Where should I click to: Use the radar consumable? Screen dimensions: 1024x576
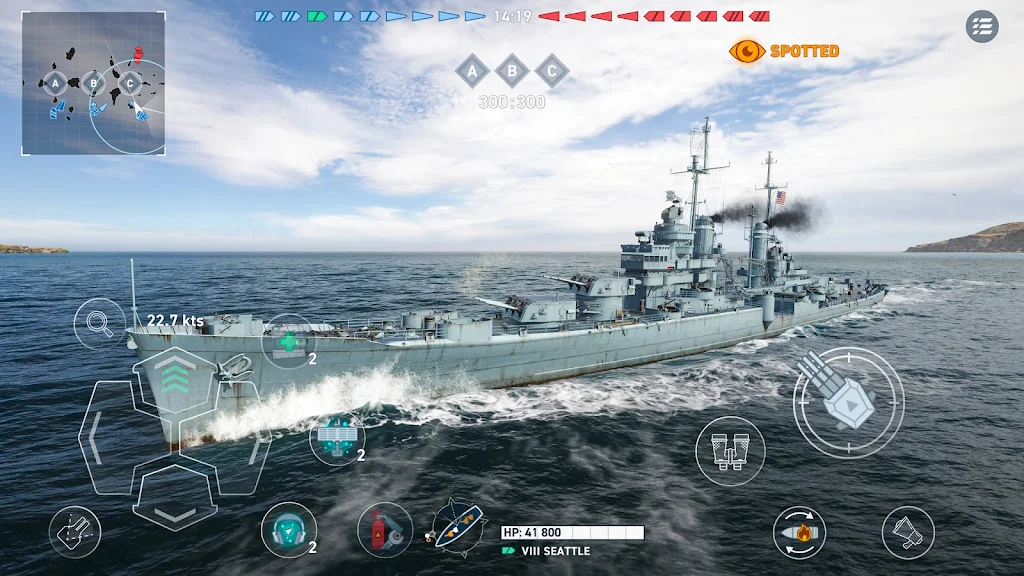(x=337, y=438)
